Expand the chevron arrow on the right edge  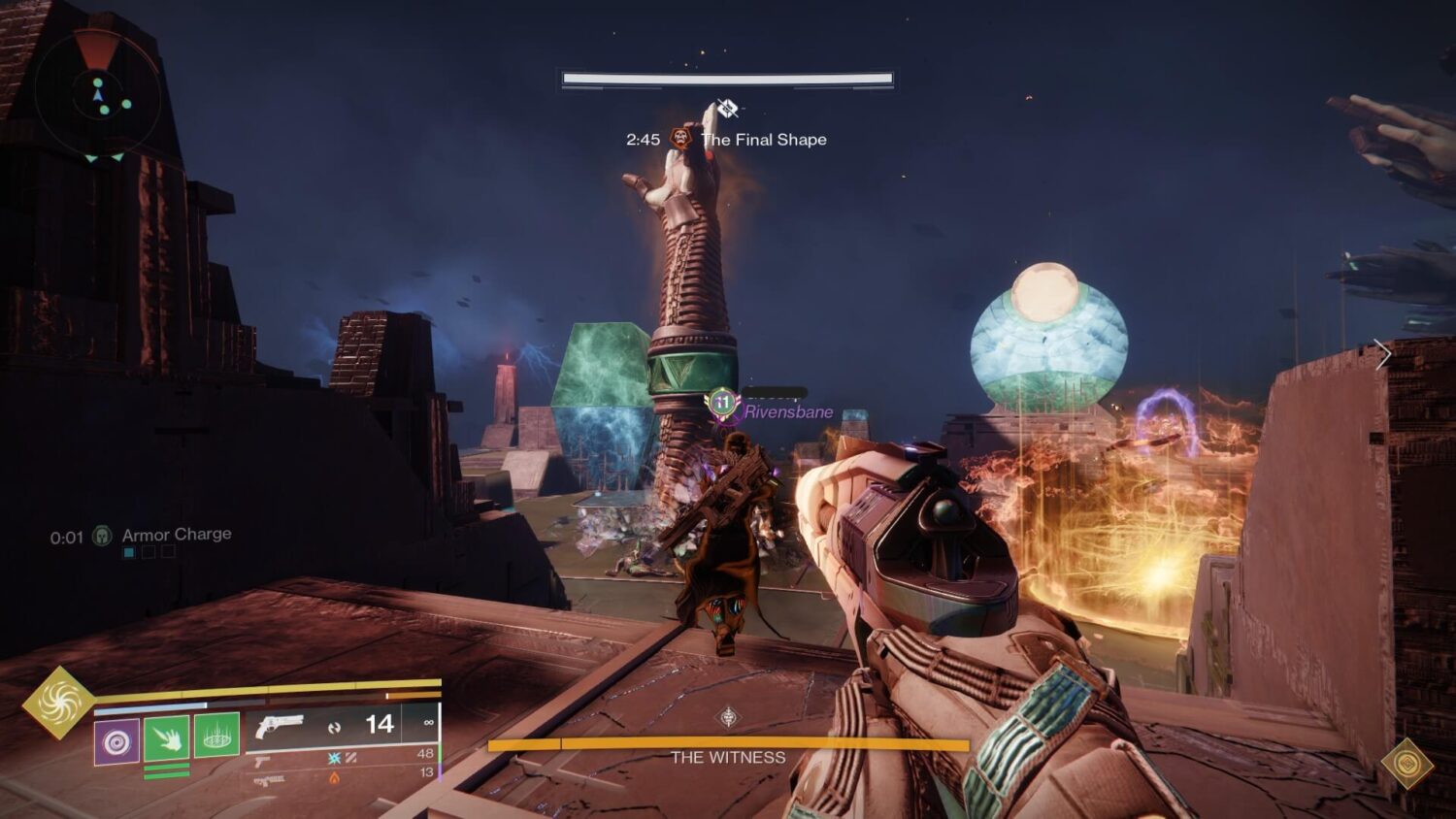tap(1383, 353)
